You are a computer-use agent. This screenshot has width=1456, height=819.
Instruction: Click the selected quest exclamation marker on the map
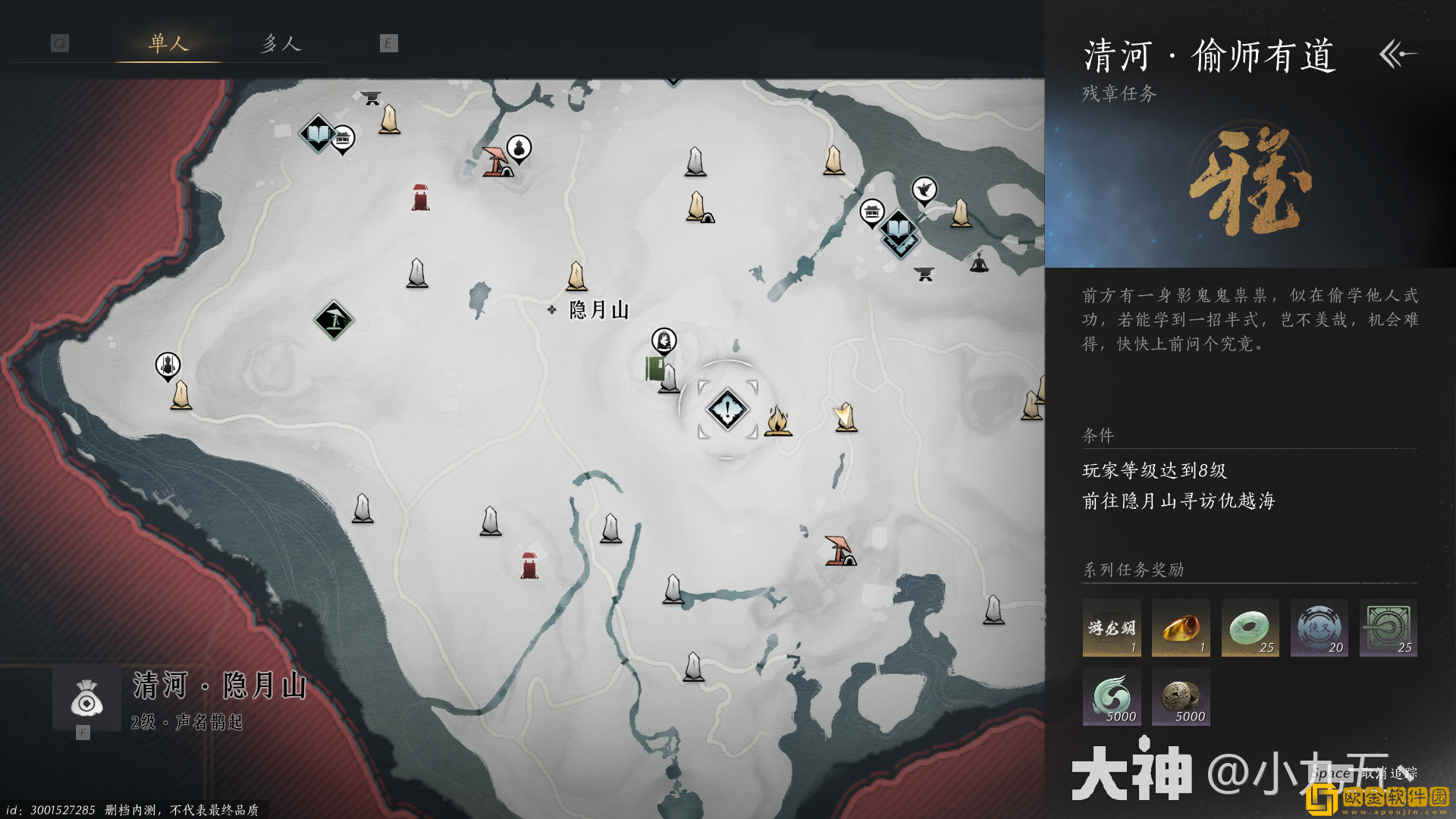(x=726, y=409)
